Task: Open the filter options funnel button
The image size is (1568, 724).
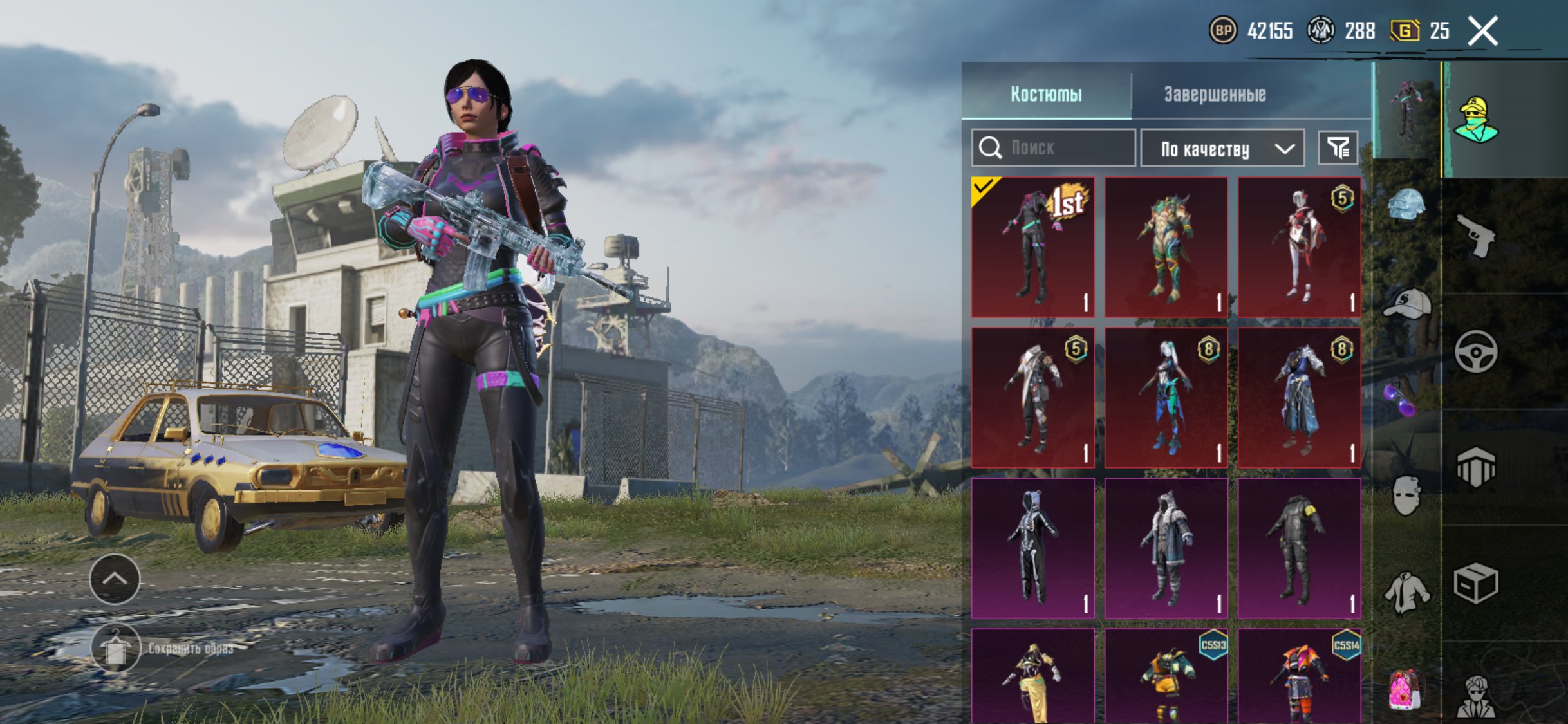Action: click(x=1338, y=149)
